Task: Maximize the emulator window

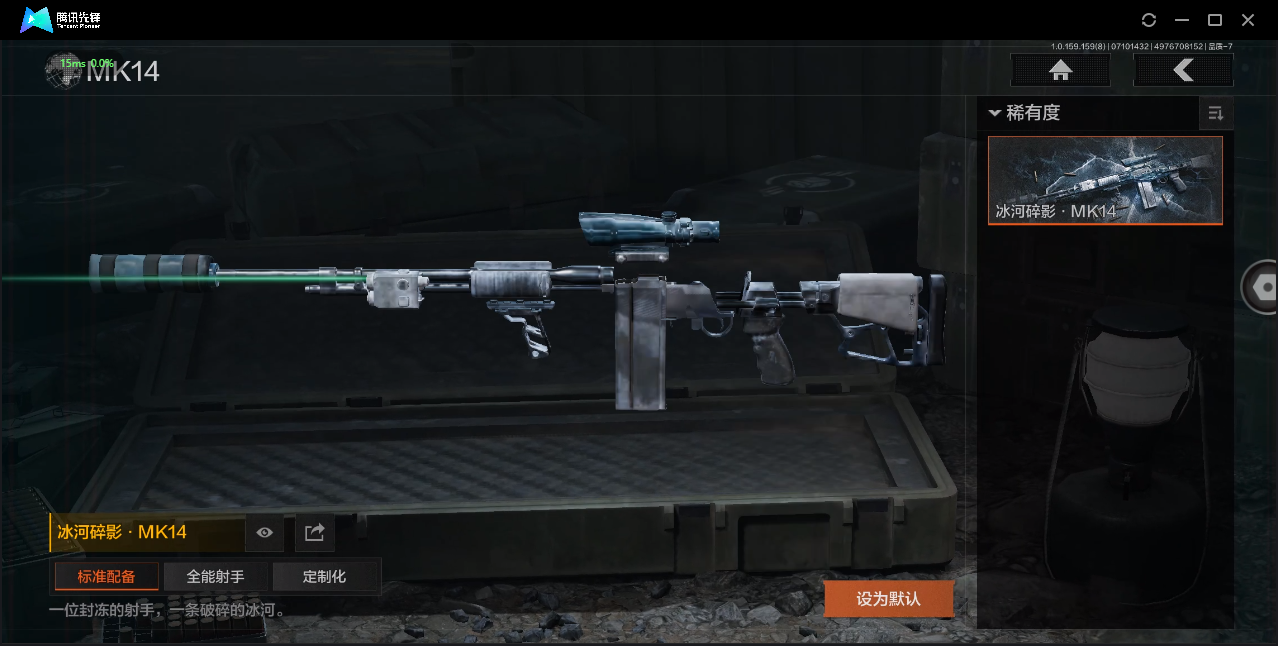Action: tap(1215, 20)
